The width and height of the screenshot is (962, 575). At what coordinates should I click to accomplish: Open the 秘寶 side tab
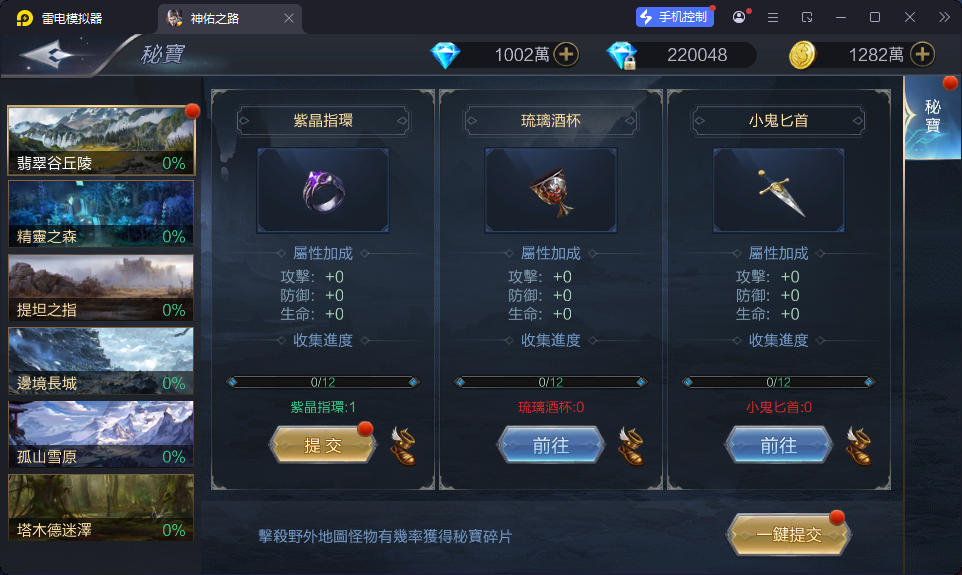932,117
